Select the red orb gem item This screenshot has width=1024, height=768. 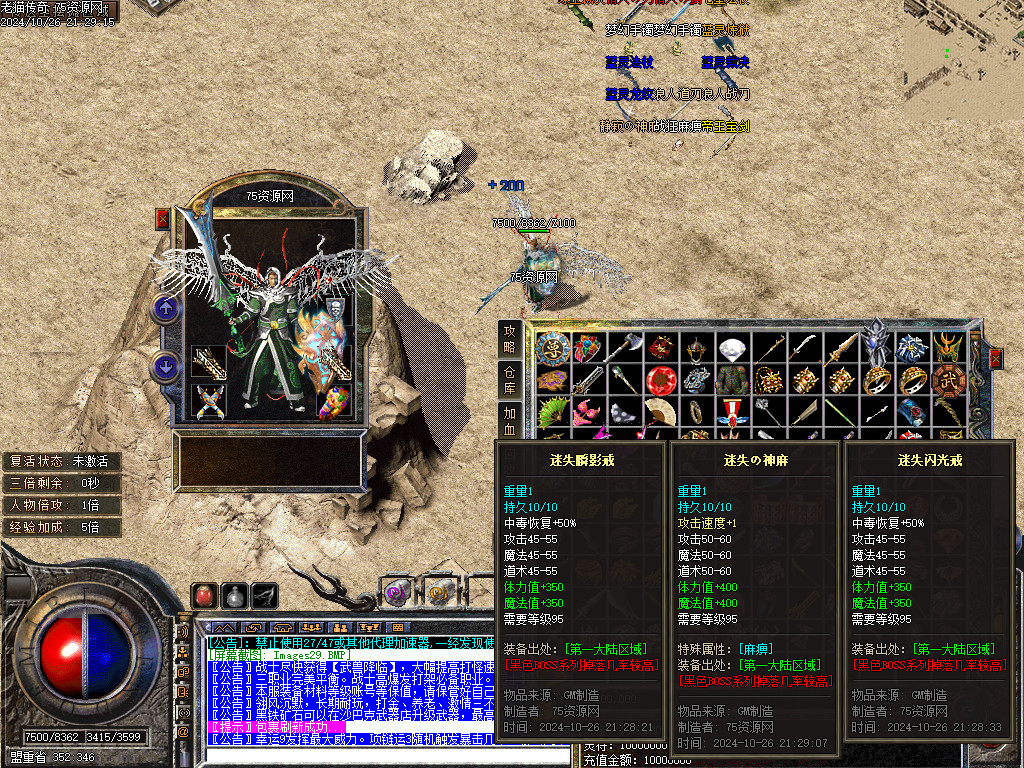(x=659, y=380)
